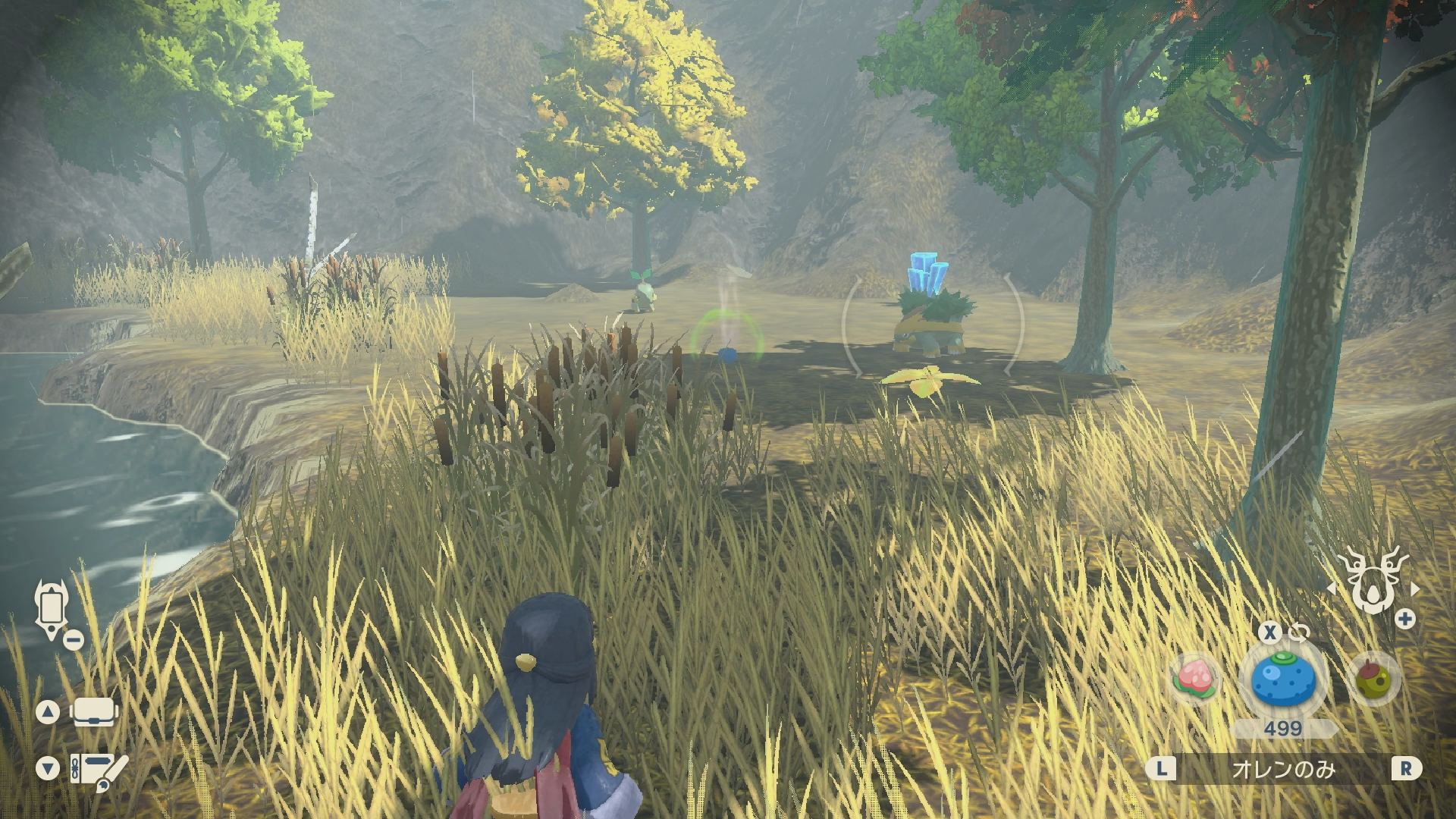1456x819 pixels.
Task: Switch to the pink Pecha Berry slot
Action: tap(1196, 679)
